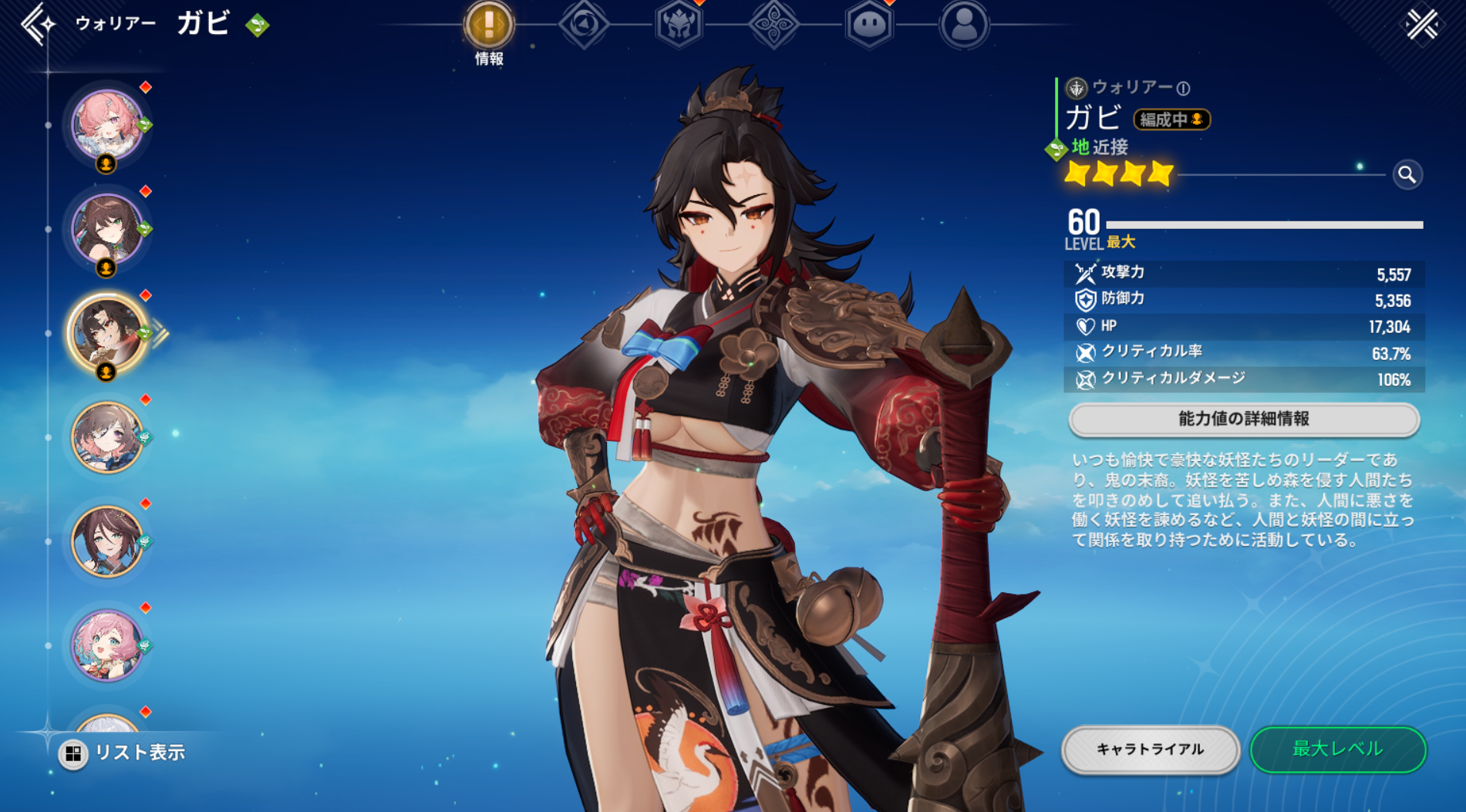Image resolution: width=1466 pixels, height=812 pixels.
Task: Open the four-spiral diamond tab
Action: coord(773,25)
